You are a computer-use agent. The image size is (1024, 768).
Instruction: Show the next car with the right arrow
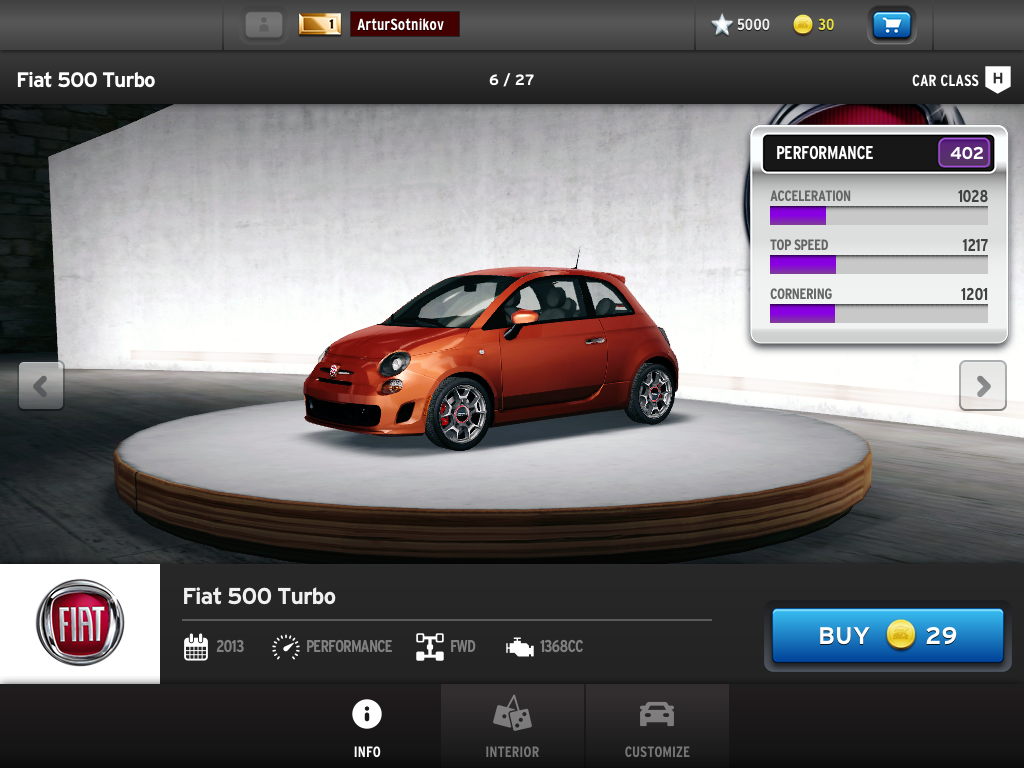pos(982,386)
